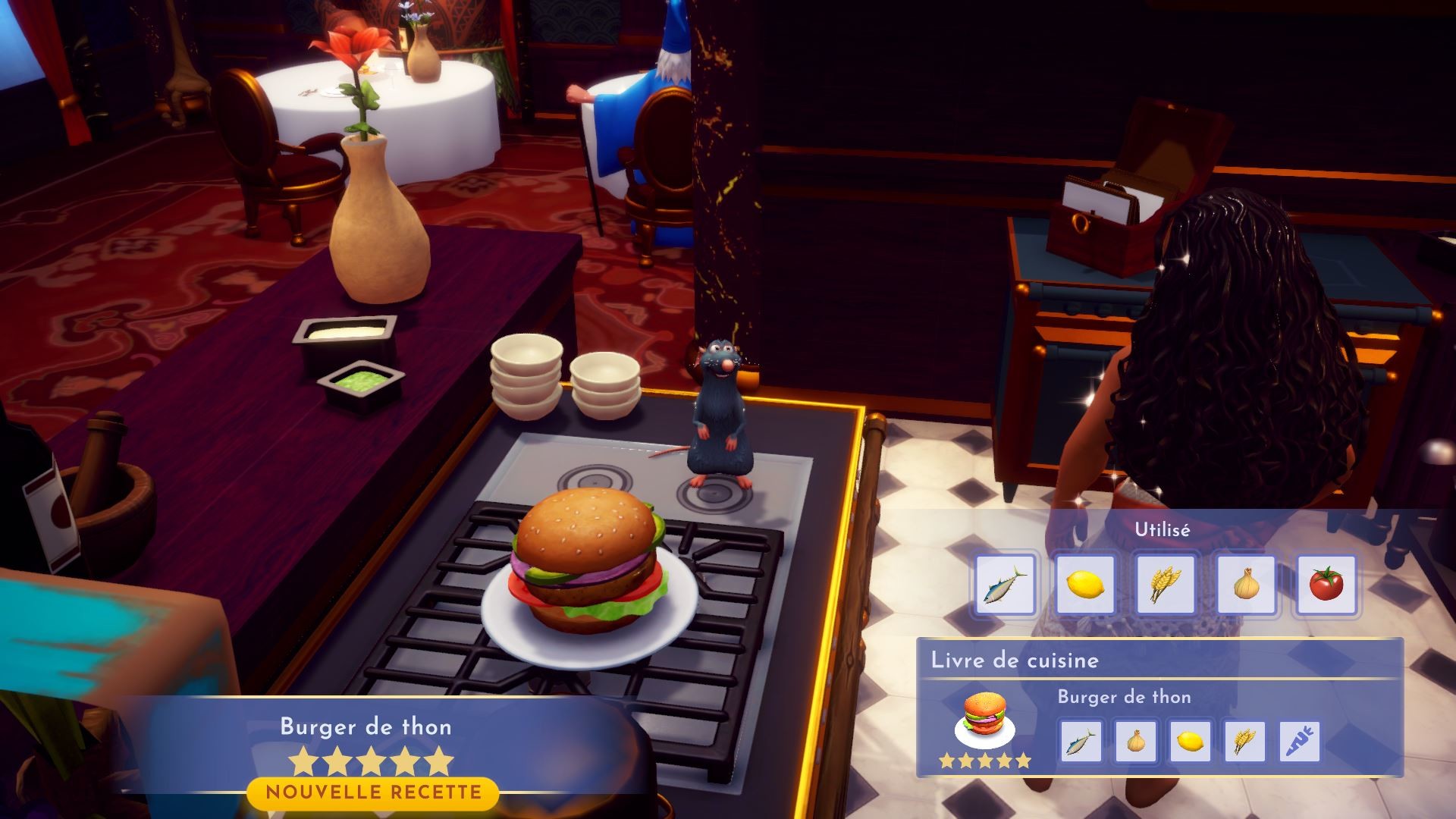Click the tuna ingredient in the cookbook recipe

coord(1080,741)
